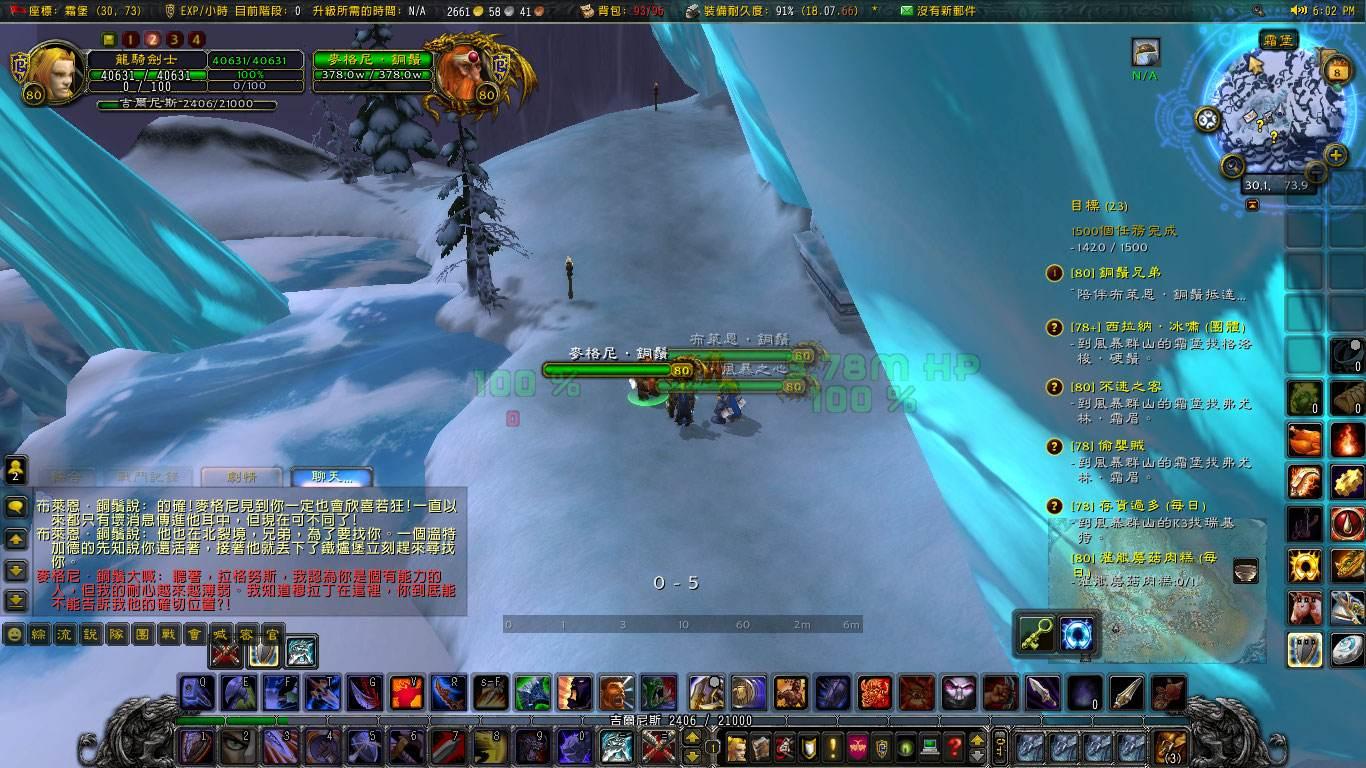This screenshot has width=1366, height=768.
Task: Use the ability bound to Q
Action: coord(196,692)
